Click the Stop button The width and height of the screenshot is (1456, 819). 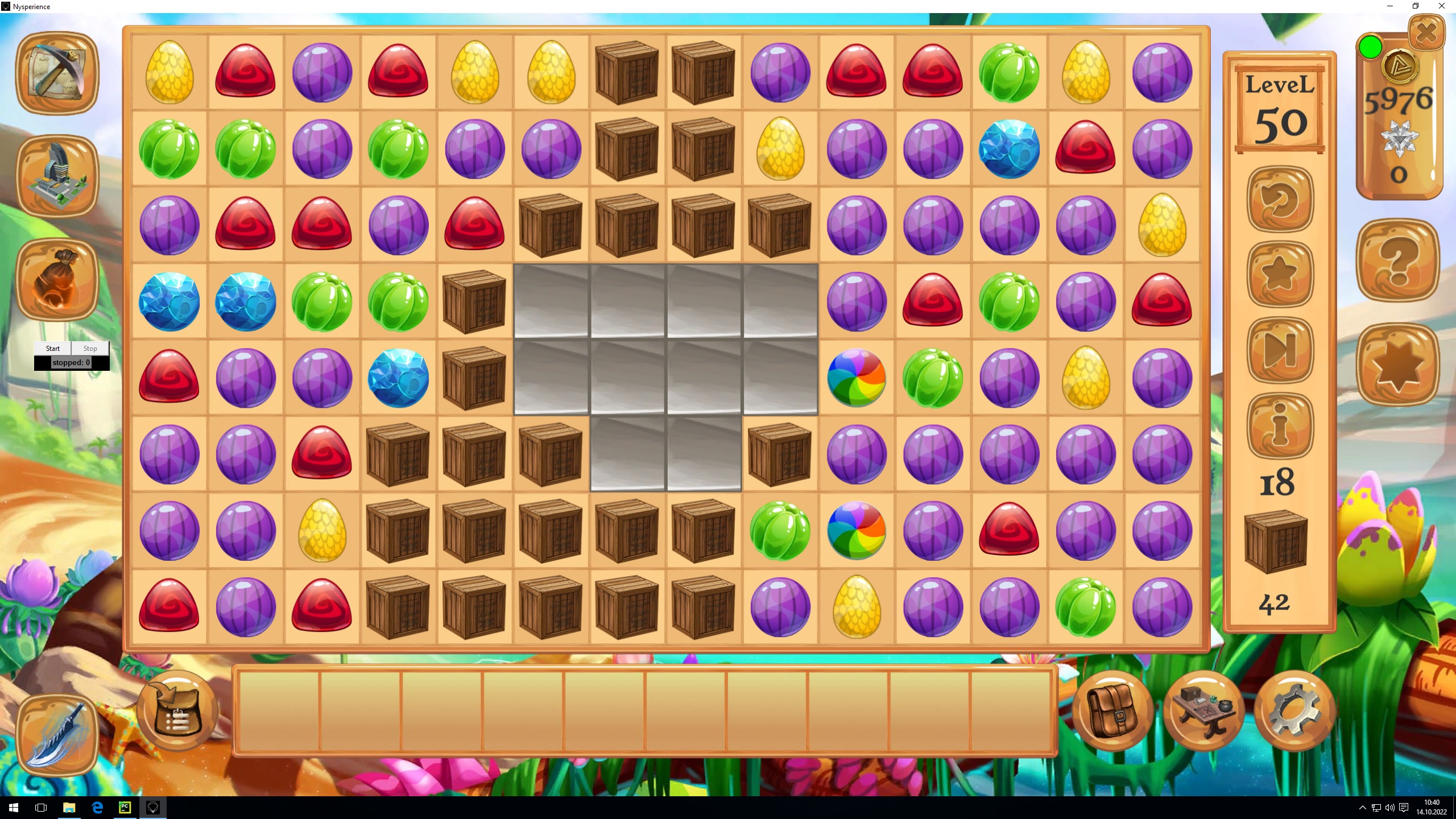coord(90,348)
